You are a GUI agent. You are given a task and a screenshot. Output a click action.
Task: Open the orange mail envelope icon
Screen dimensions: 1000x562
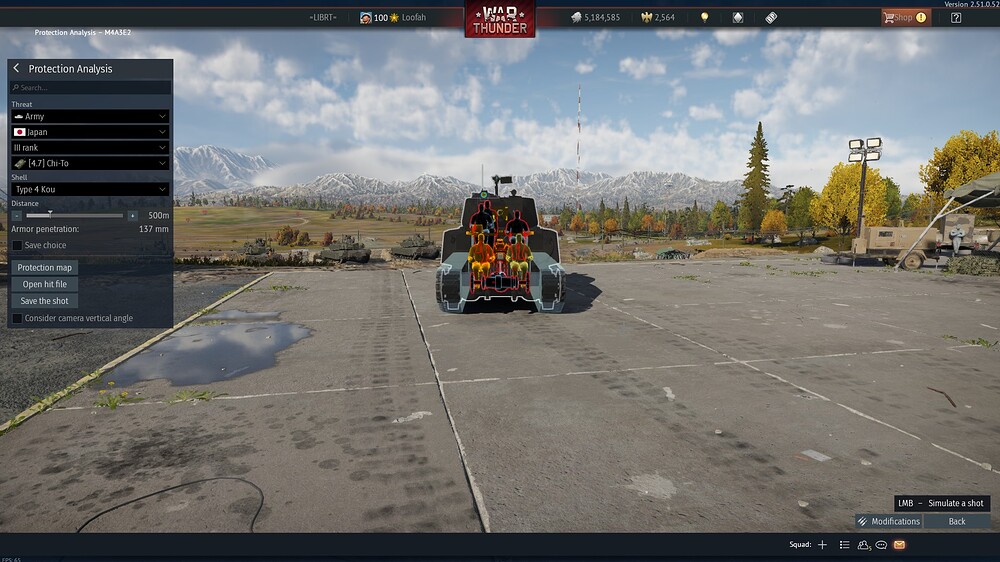pos(899,545)
